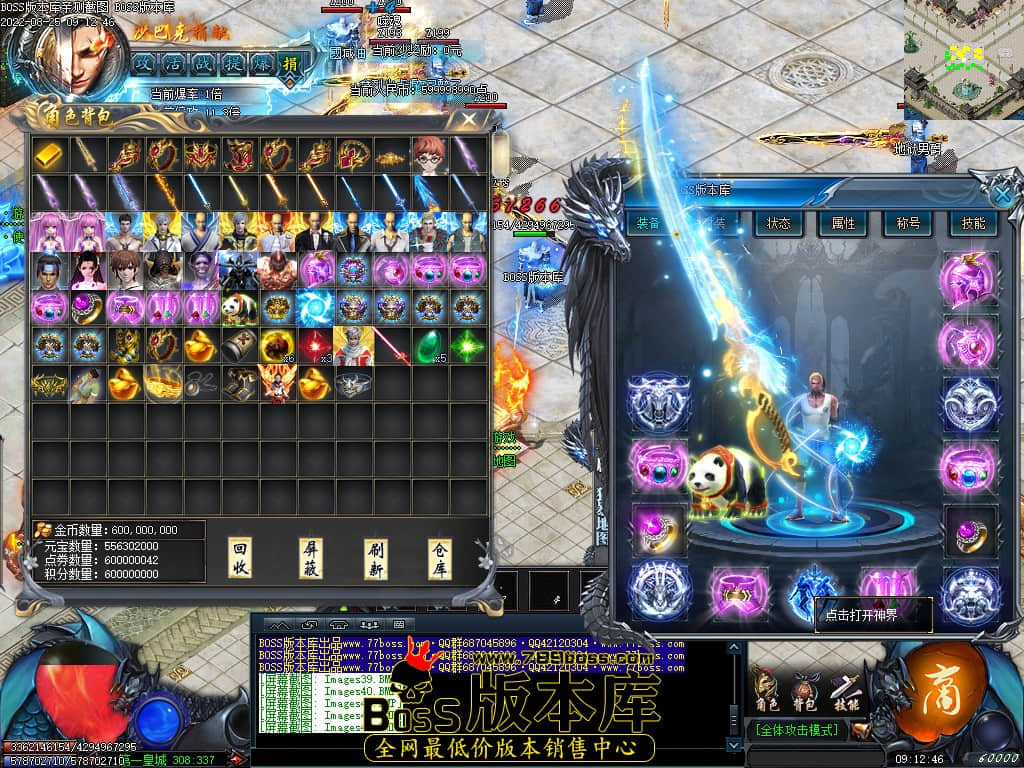
Task: Select the green emerald gem stack
Action: point(430,345)
